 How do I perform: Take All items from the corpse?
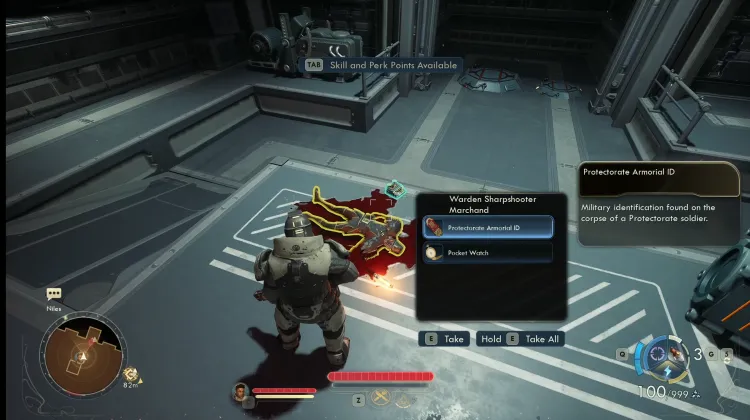[x=521, y=339]
